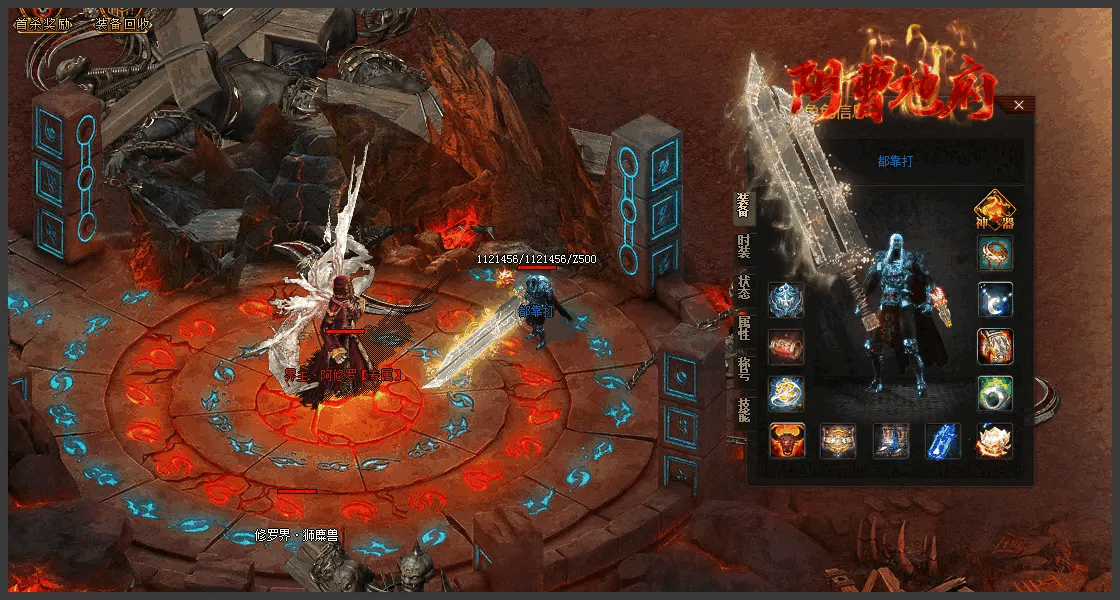Viewport: 1120px width, 600px height.
Task: Choose the red scroll equipment slot
Action: (786, 347)
